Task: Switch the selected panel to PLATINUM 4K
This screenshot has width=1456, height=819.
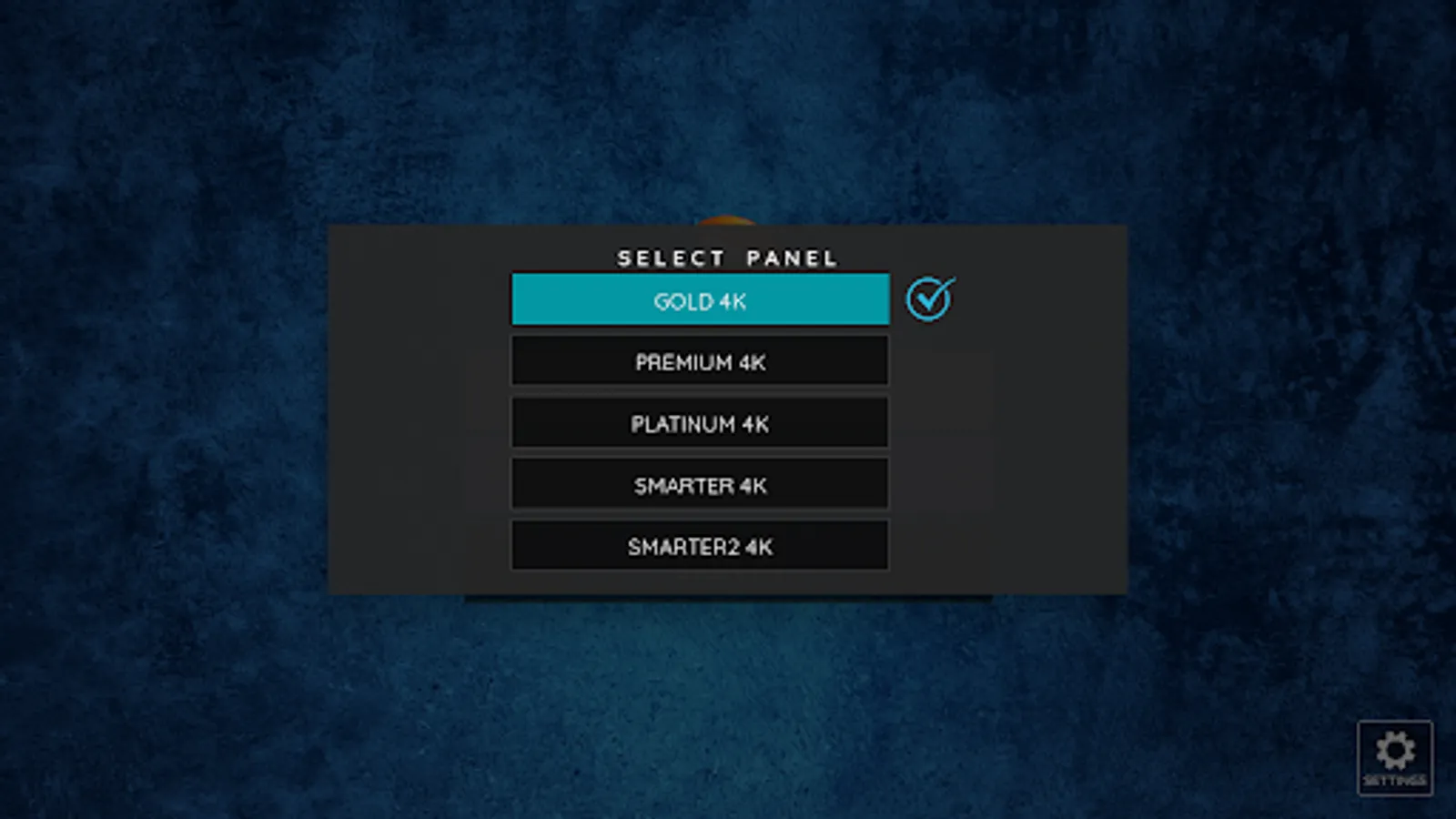Action: point(700,423)
